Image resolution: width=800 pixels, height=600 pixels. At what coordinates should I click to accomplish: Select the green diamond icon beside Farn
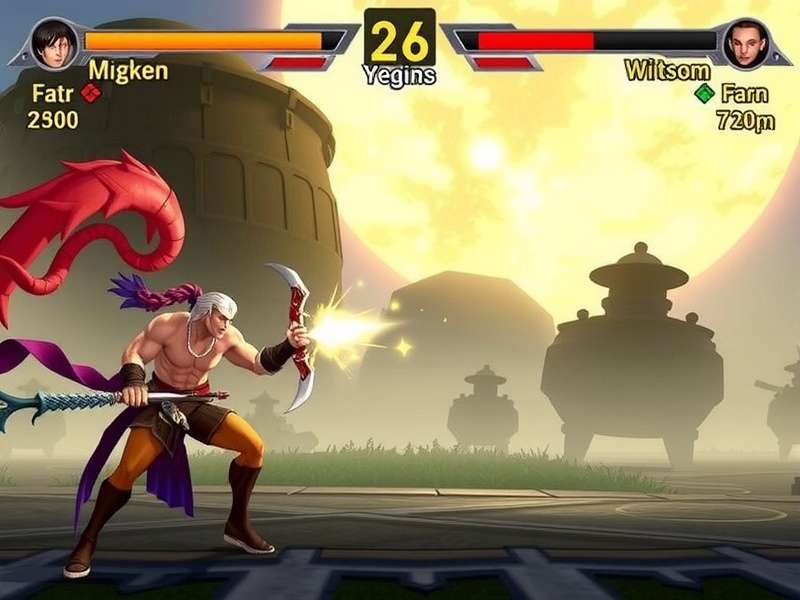click(704, 94)
